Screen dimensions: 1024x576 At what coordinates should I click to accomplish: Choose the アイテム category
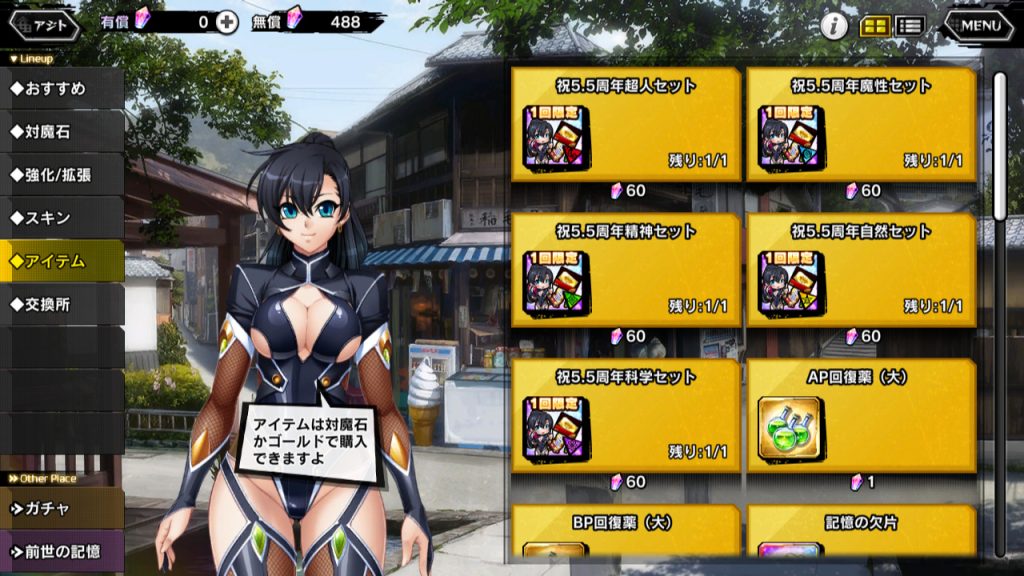(62, 261)
